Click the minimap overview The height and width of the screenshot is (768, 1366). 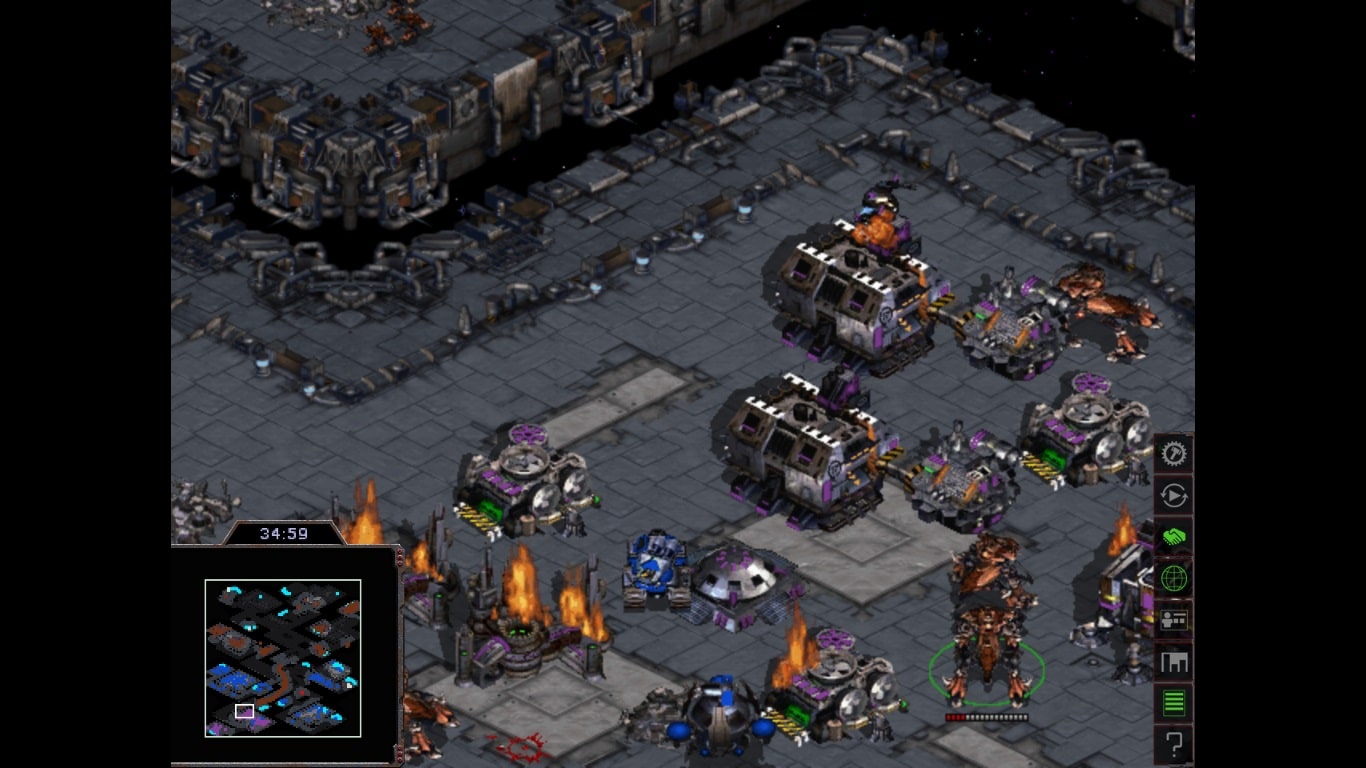click(x=283, y=657)
